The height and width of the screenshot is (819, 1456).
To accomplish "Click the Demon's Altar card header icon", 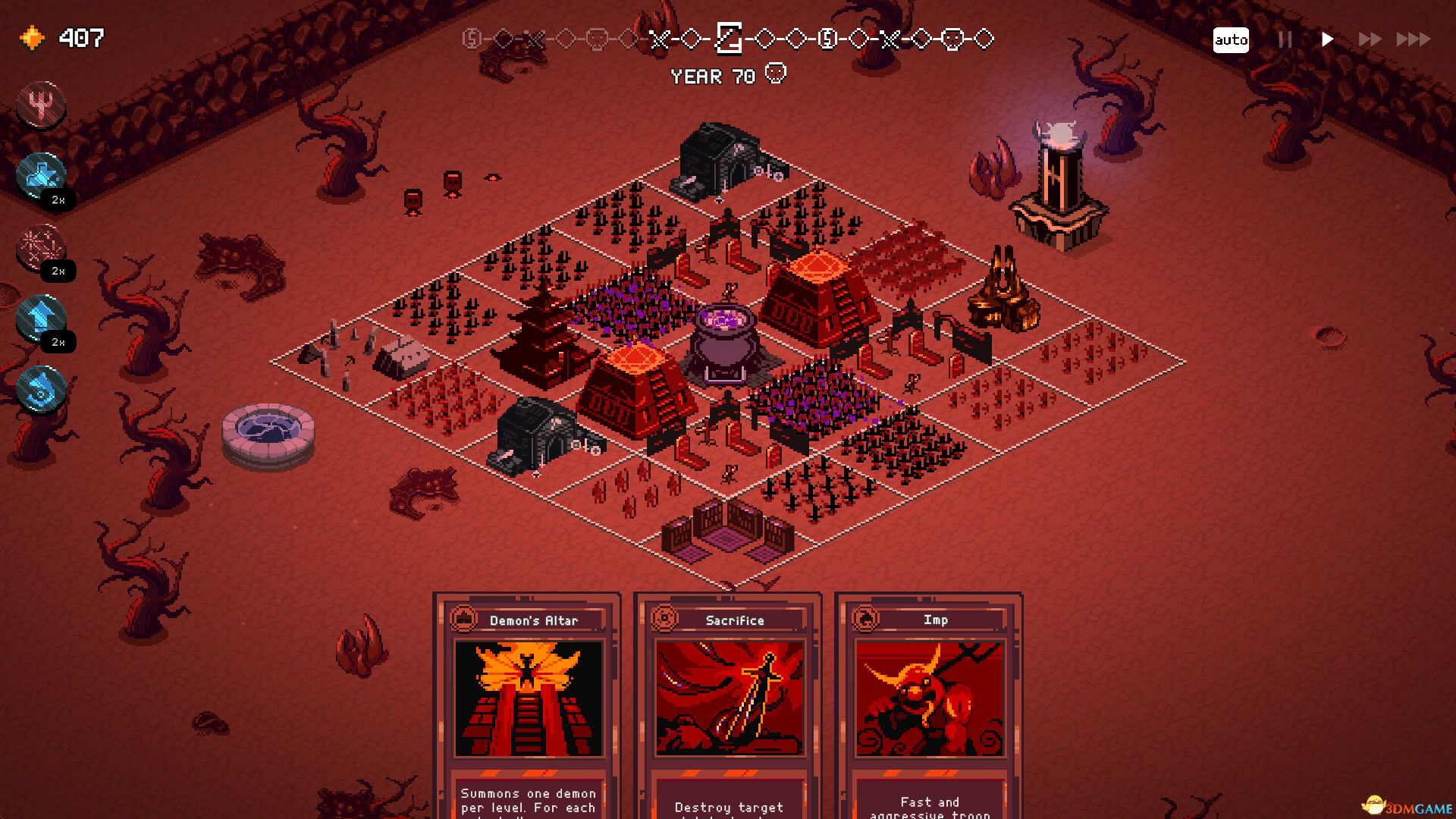I will pos(463,620).
